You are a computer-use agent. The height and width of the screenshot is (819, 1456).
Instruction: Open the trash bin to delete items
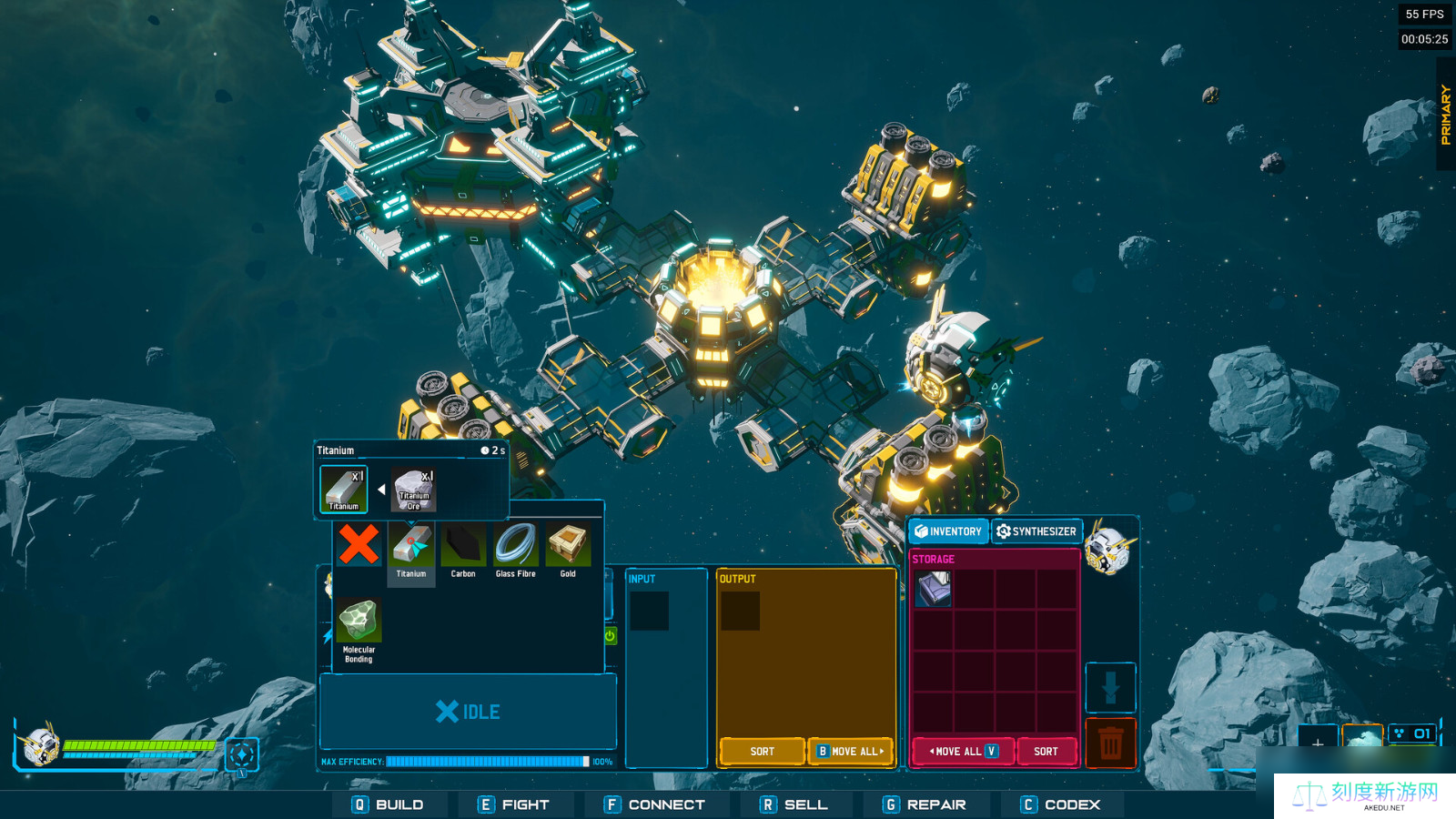(1112, 743)
